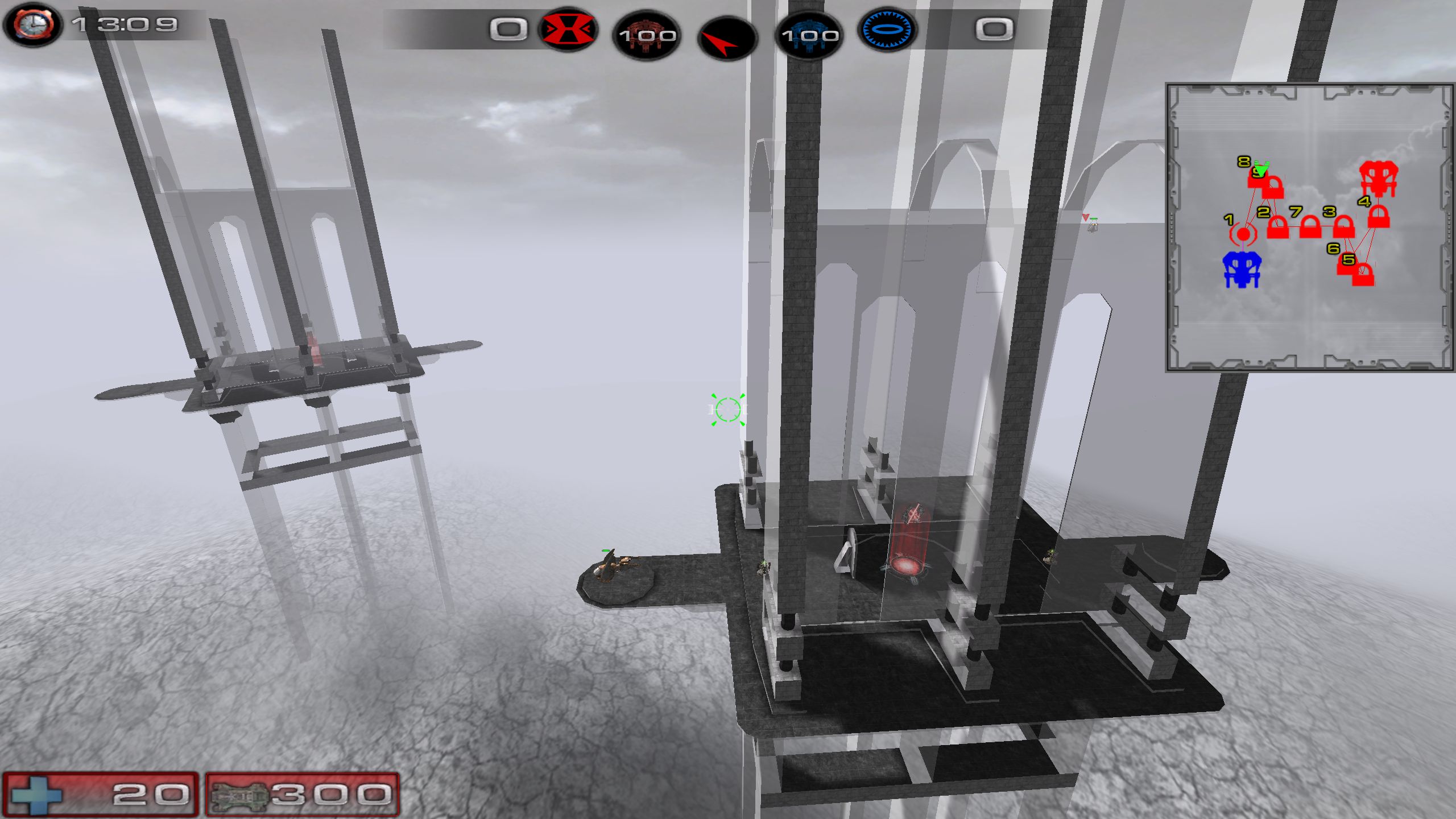Click the Onslaught node minimap panel

(x=1309, y=227)
